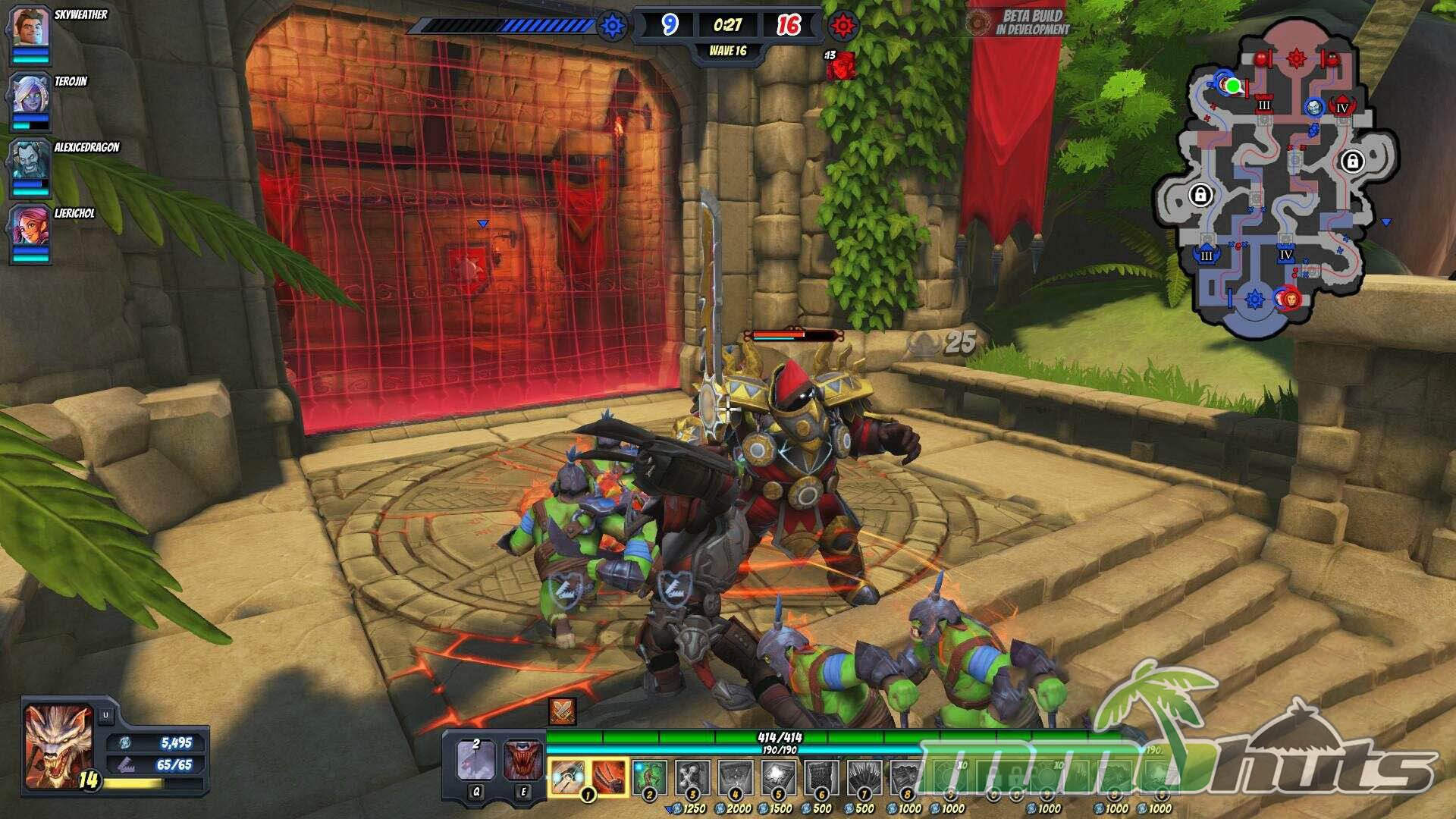This screenshot has height=819, width=1456.
Task: Select Terojin's teammate portrait
Action: pyautogui.click(x=30, y=96)
